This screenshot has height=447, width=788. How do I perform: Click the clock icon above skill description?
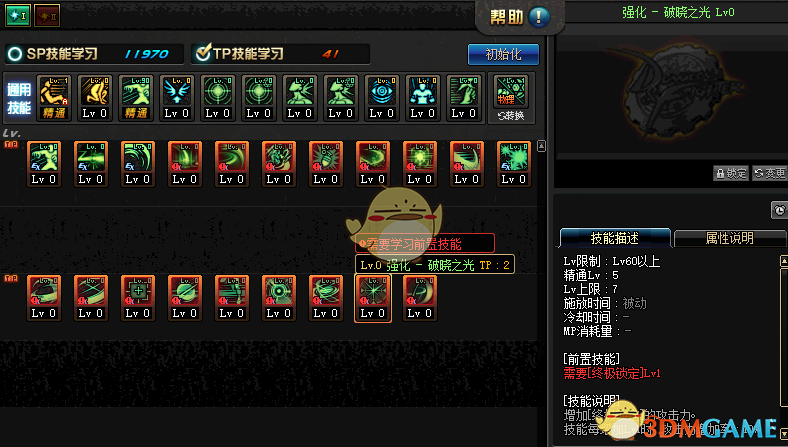tap(778, 210)
